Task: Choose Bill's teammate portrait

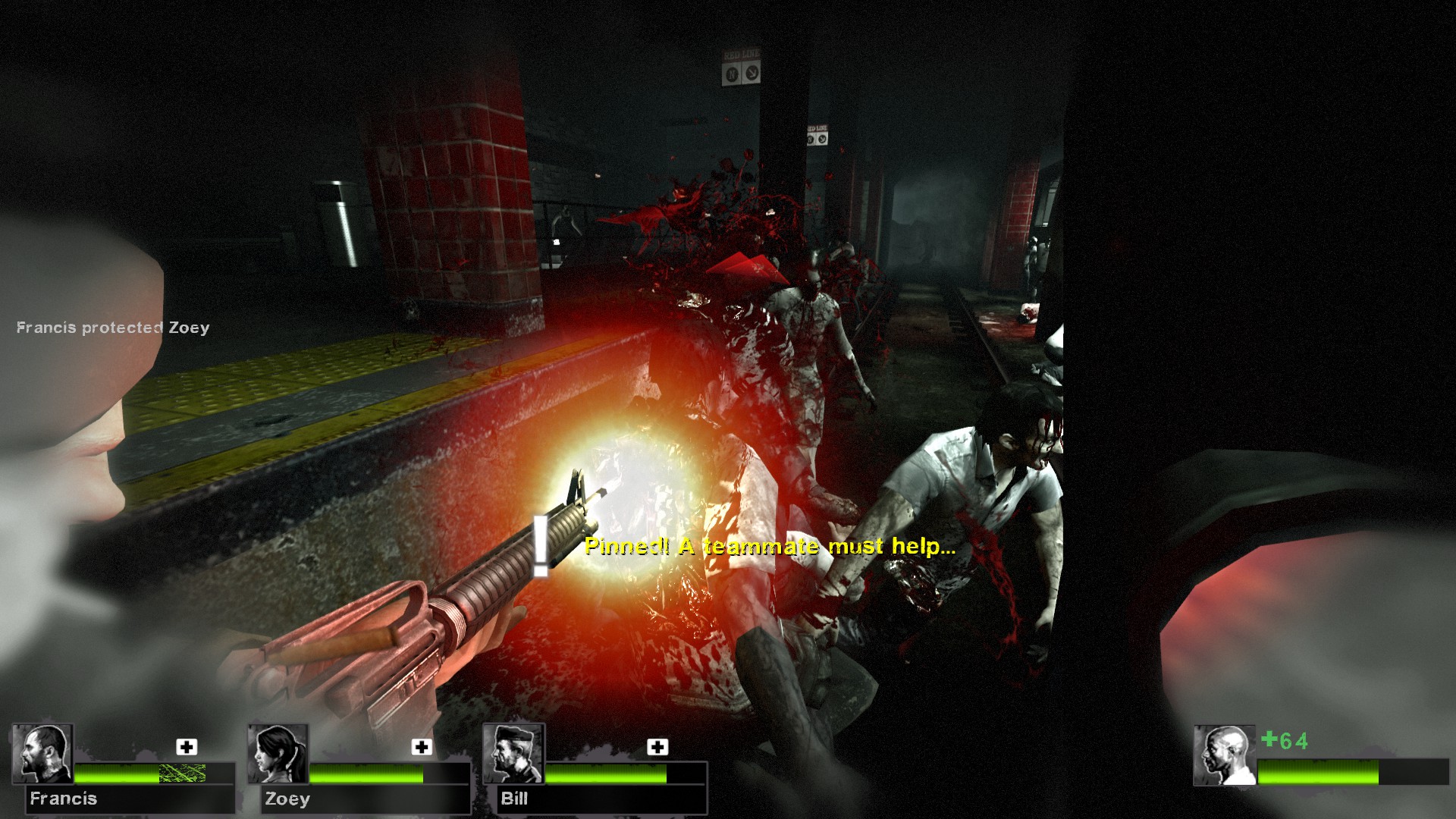Action: click(514, 754)
